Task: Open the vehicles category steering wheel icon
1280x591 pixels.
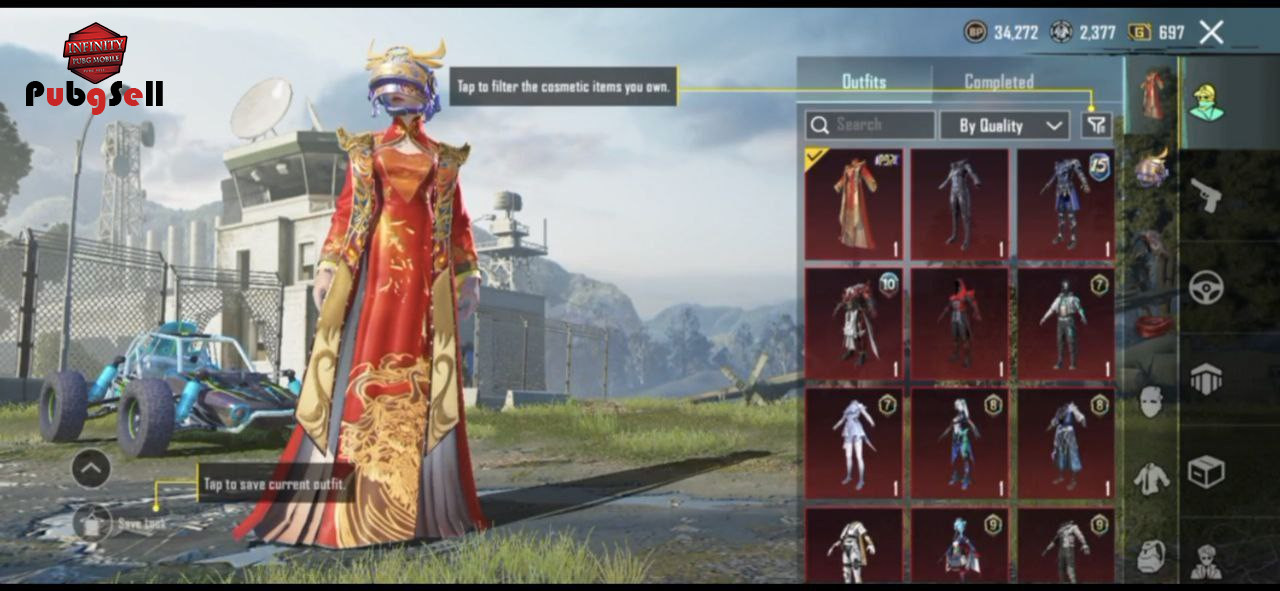Action: (x=1206, y=288)
